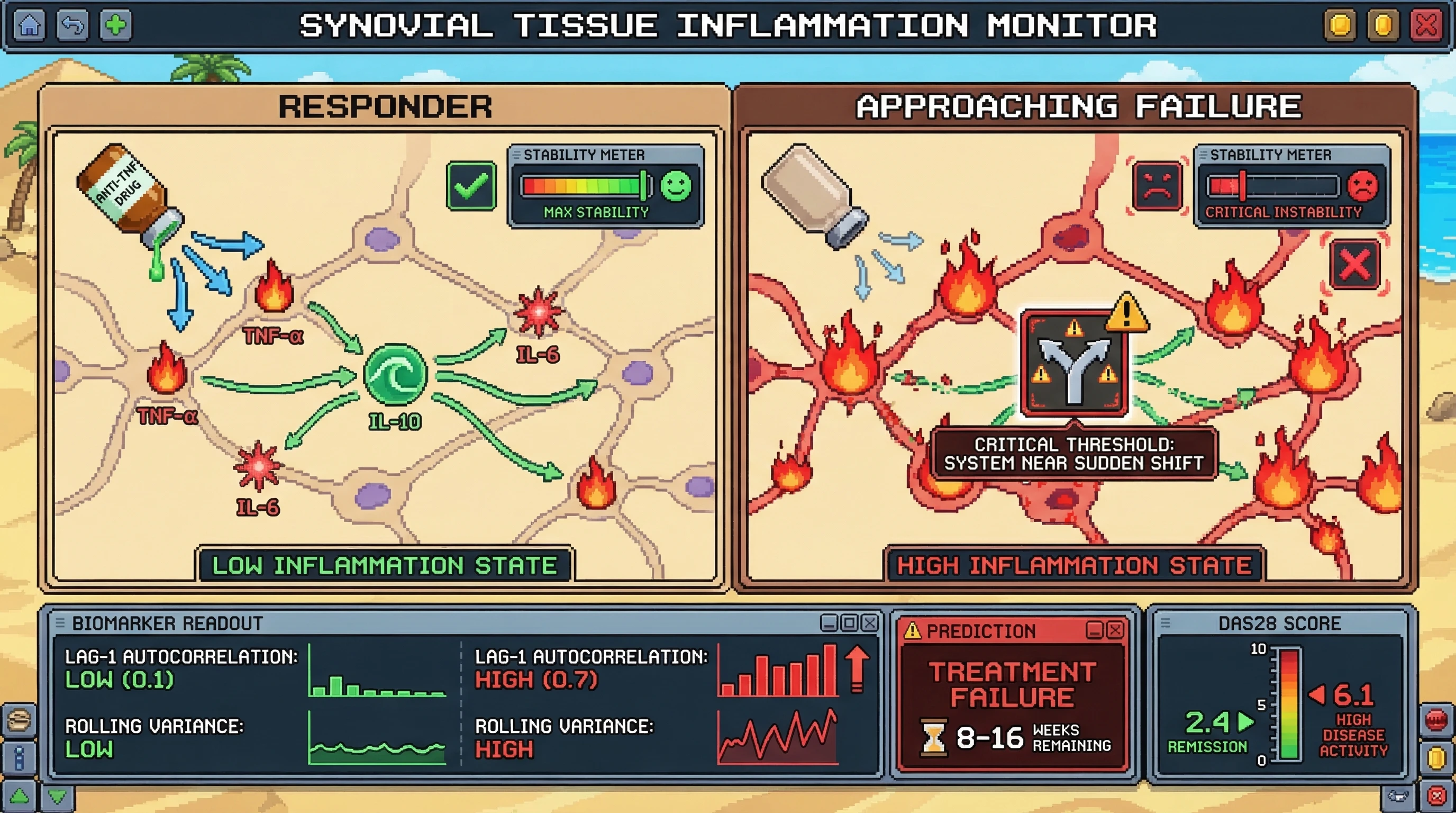
Task: Click the Low Inflammation State banner
Action: (x=385, y=564)
